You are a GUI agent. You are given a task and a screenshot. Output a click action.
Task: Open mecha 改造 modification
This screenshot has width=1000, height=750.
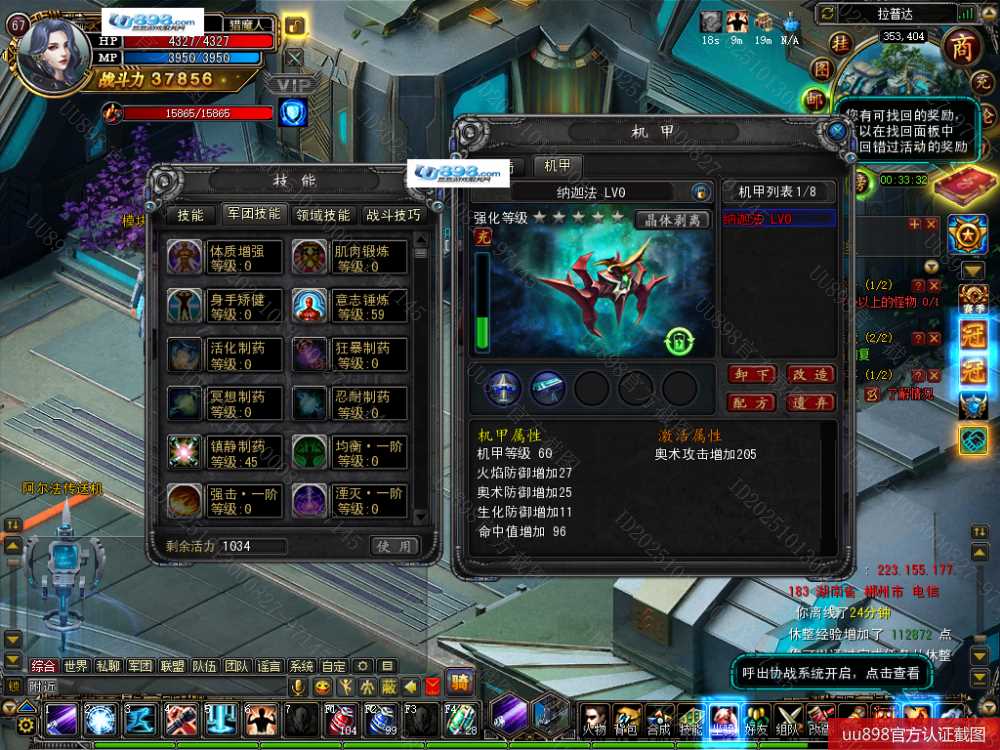click(810, 375)
